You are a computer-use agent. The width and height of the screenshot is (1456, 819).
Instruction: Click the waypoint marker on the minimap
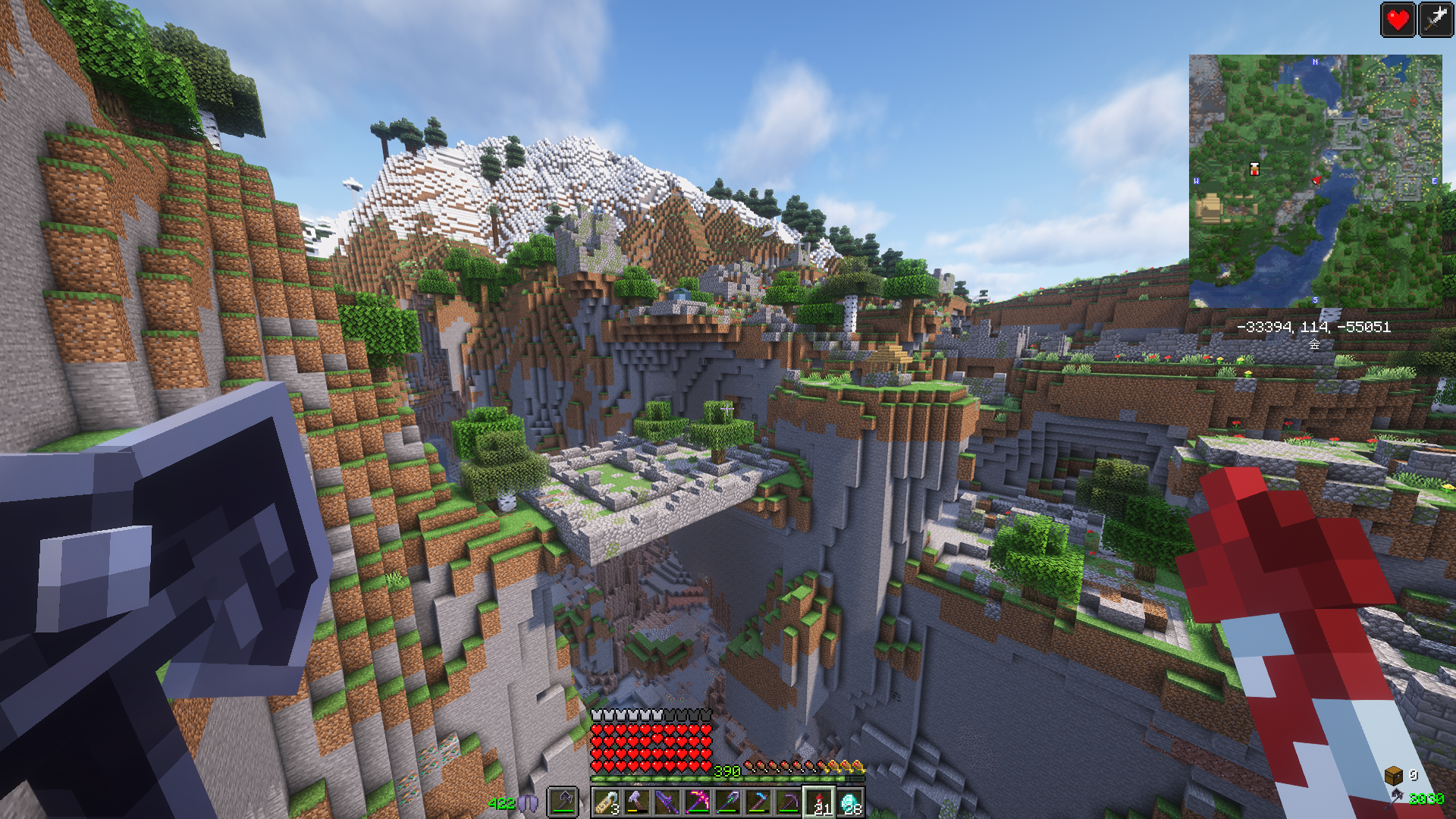pyautogui.click(x=1254, y=169)
